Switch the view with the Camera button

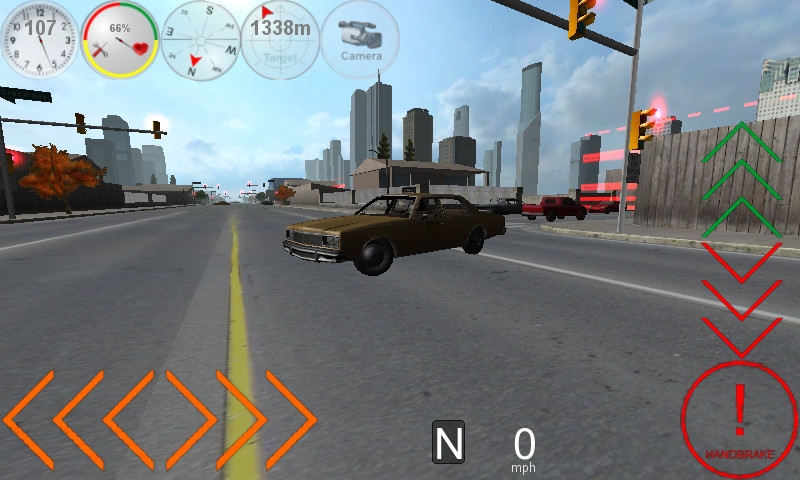click(x=361, y=40)
